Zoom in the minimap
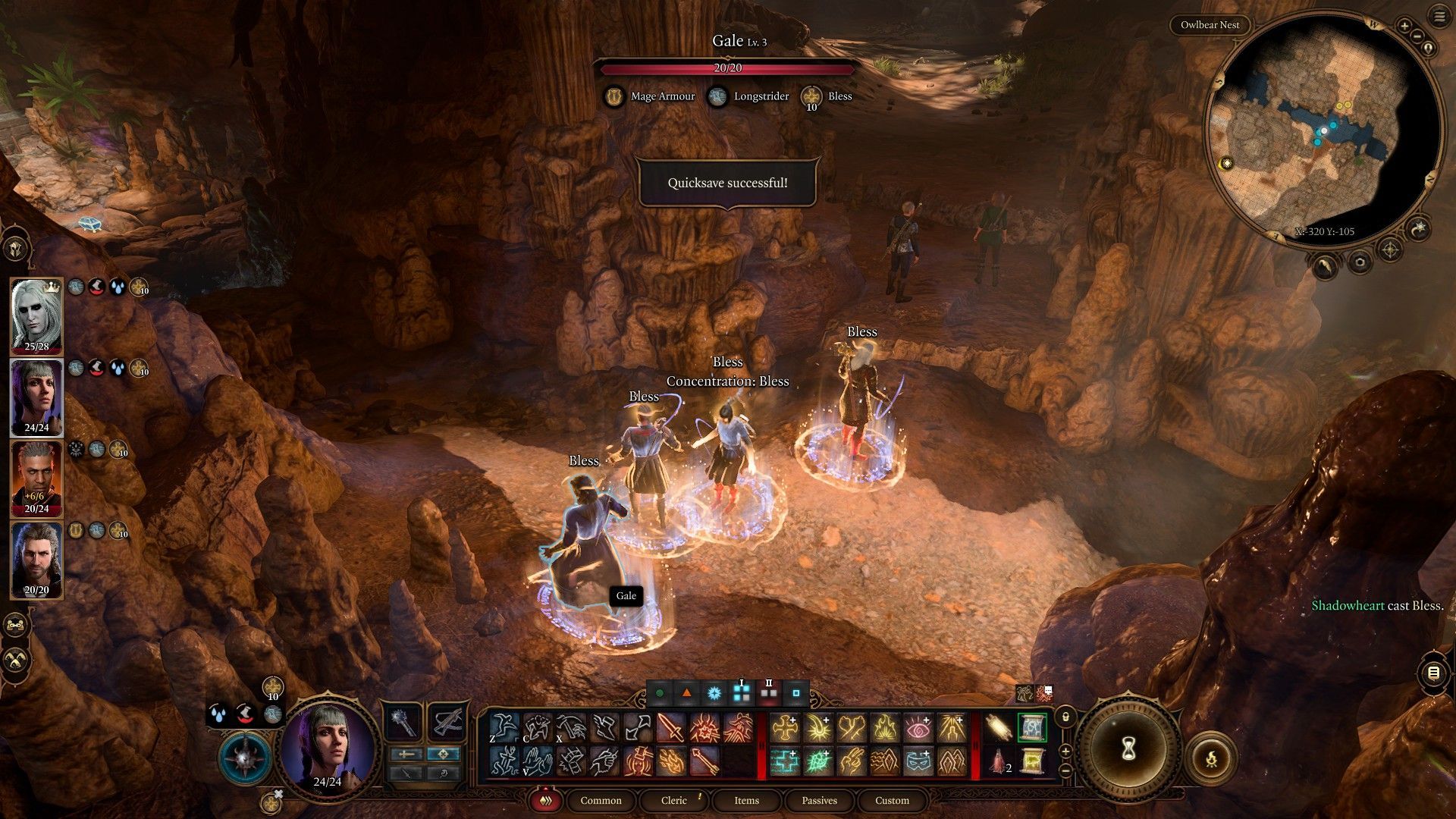Screen dimensions: 1456x819 (1404, 26)
